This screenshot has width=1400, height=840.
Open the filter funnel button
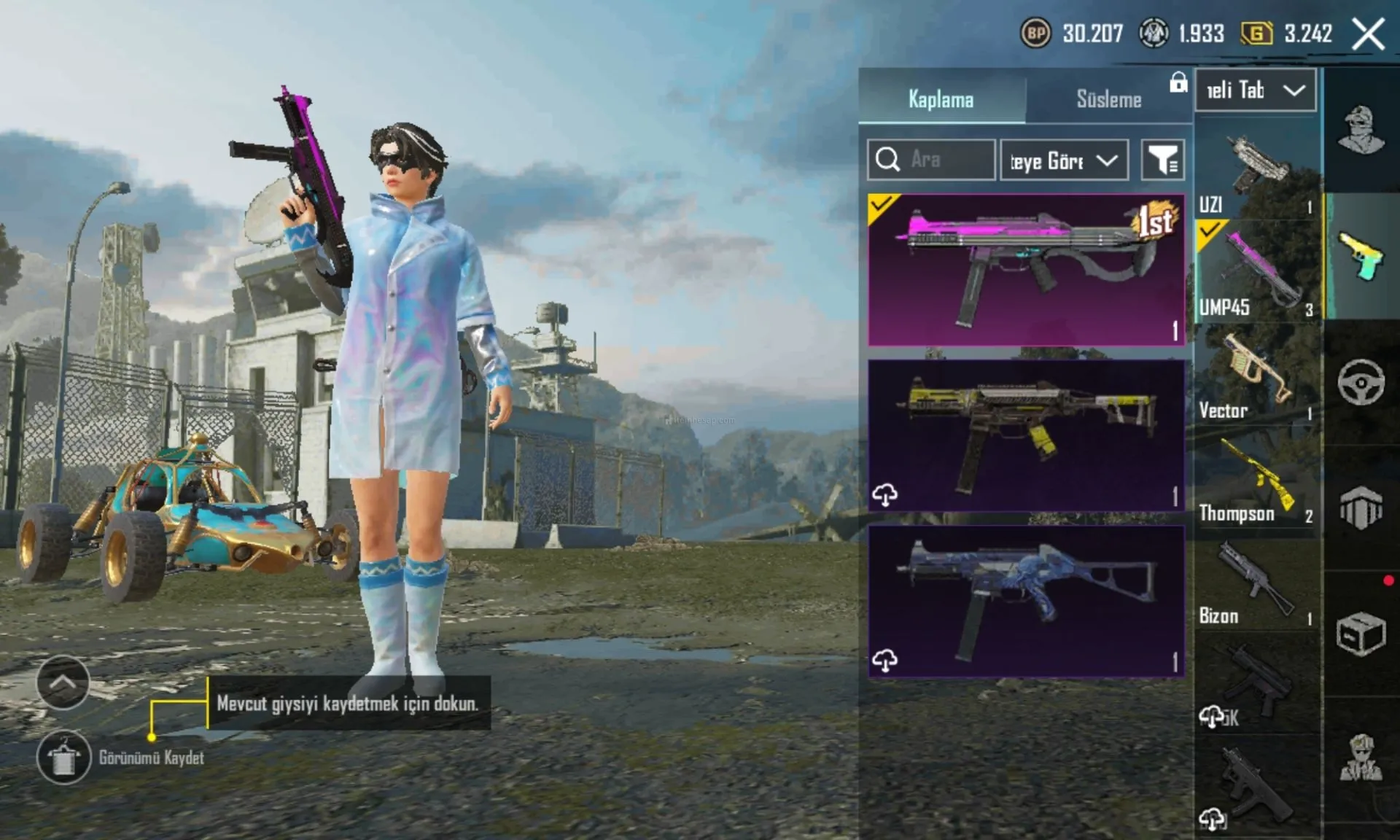tap(1162, 160)
